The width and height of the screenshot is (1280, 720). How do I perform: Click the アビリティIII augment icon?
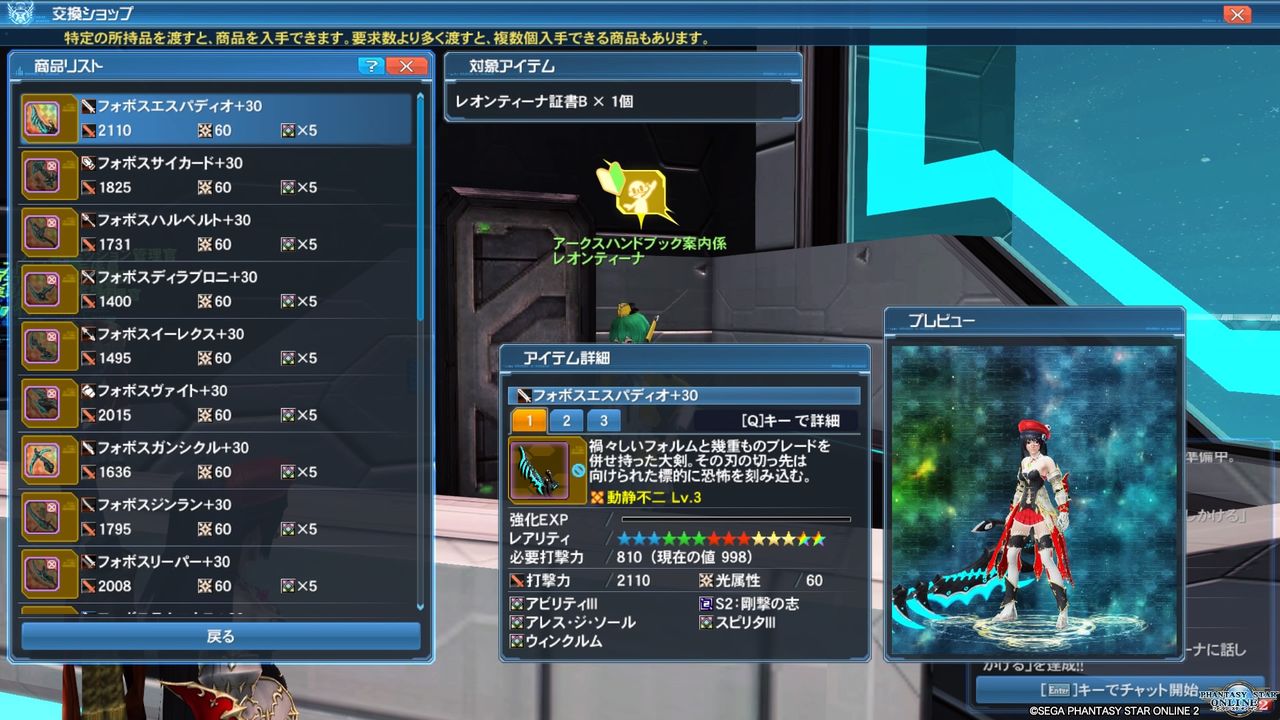(x=516, y=604)
